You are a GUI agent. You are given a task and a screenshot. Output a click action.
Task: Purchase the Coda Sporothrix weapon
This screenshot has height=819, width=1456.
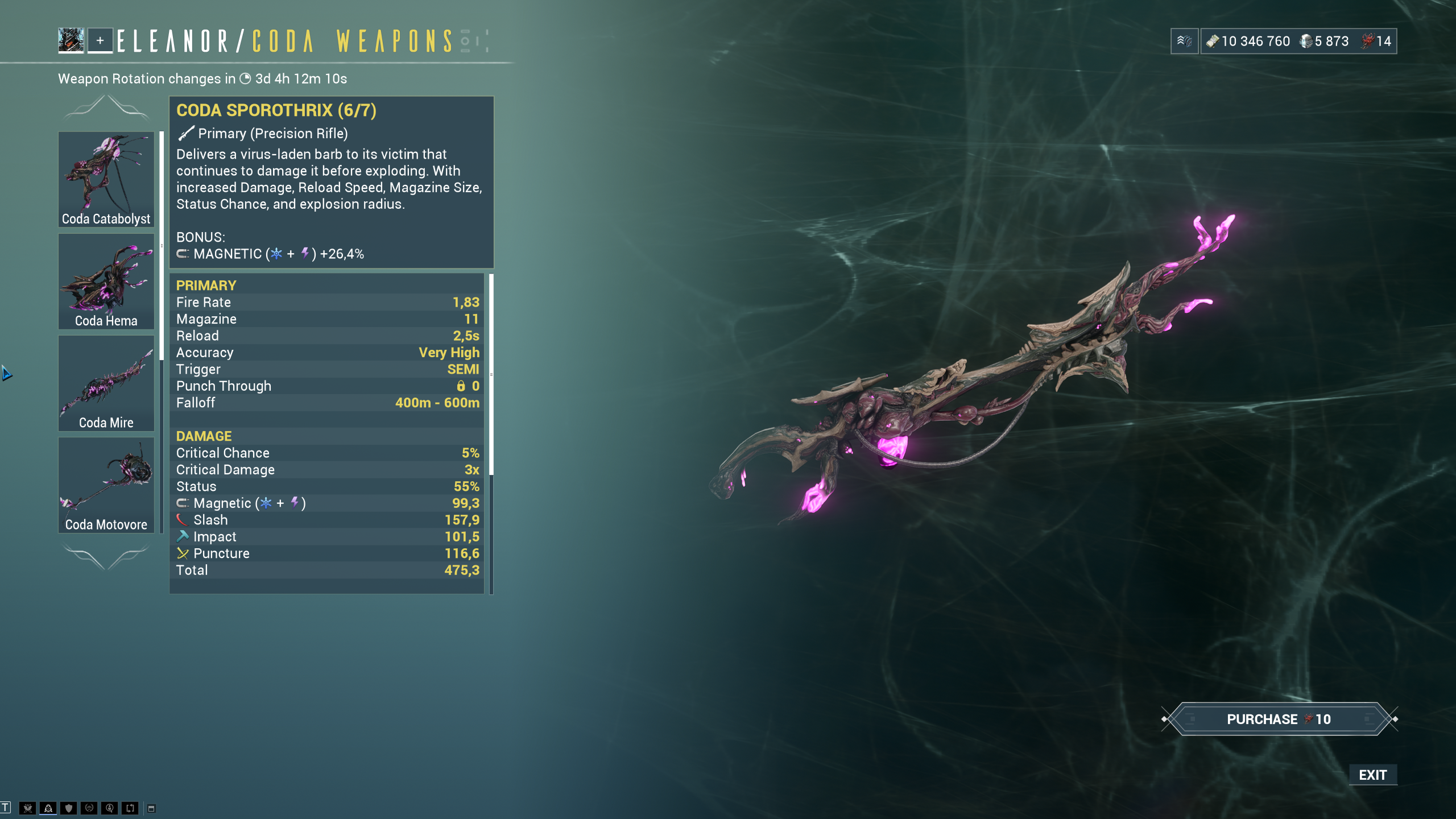pos(1279,719)
